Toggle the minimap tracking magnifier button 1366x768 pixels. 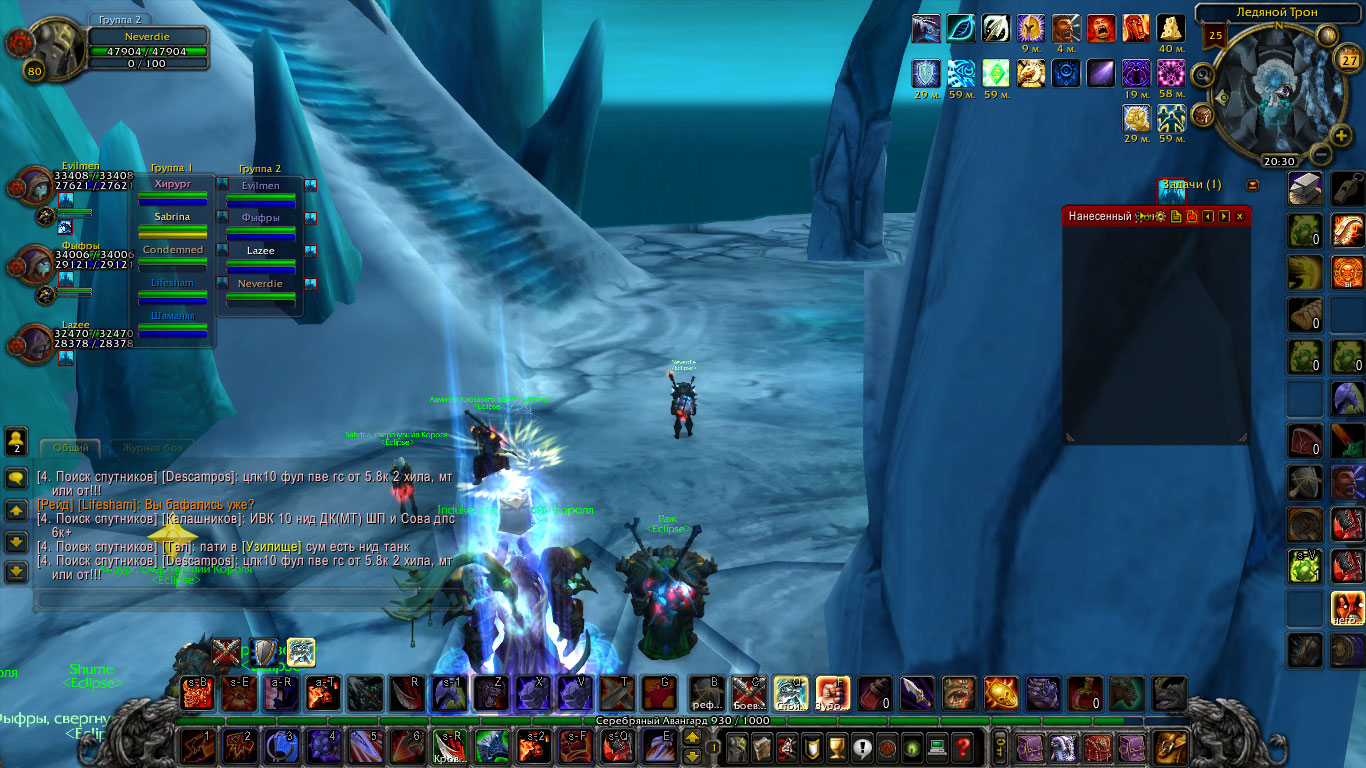tap(1202, 73)
